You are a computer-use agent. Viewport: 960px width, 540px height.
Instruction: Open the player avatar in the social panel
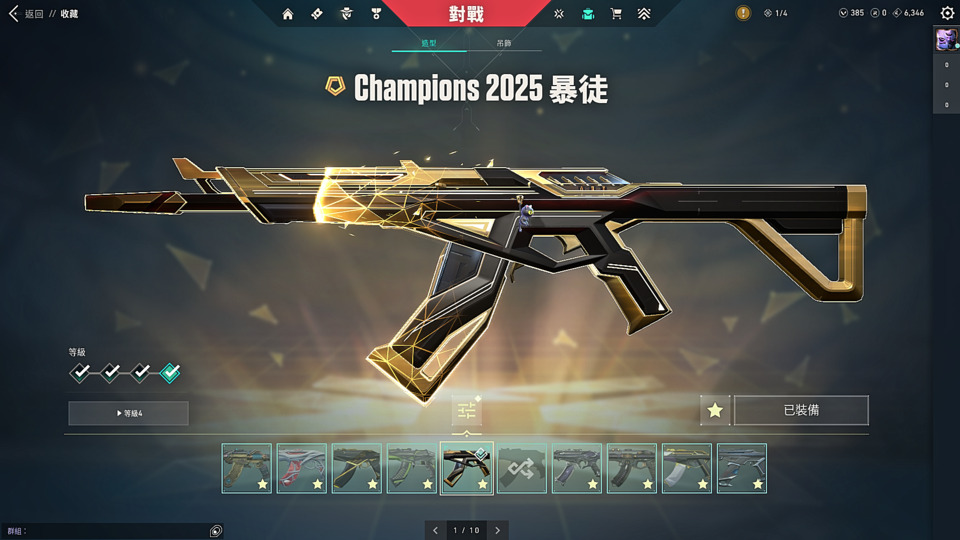(x=945, y=39)
